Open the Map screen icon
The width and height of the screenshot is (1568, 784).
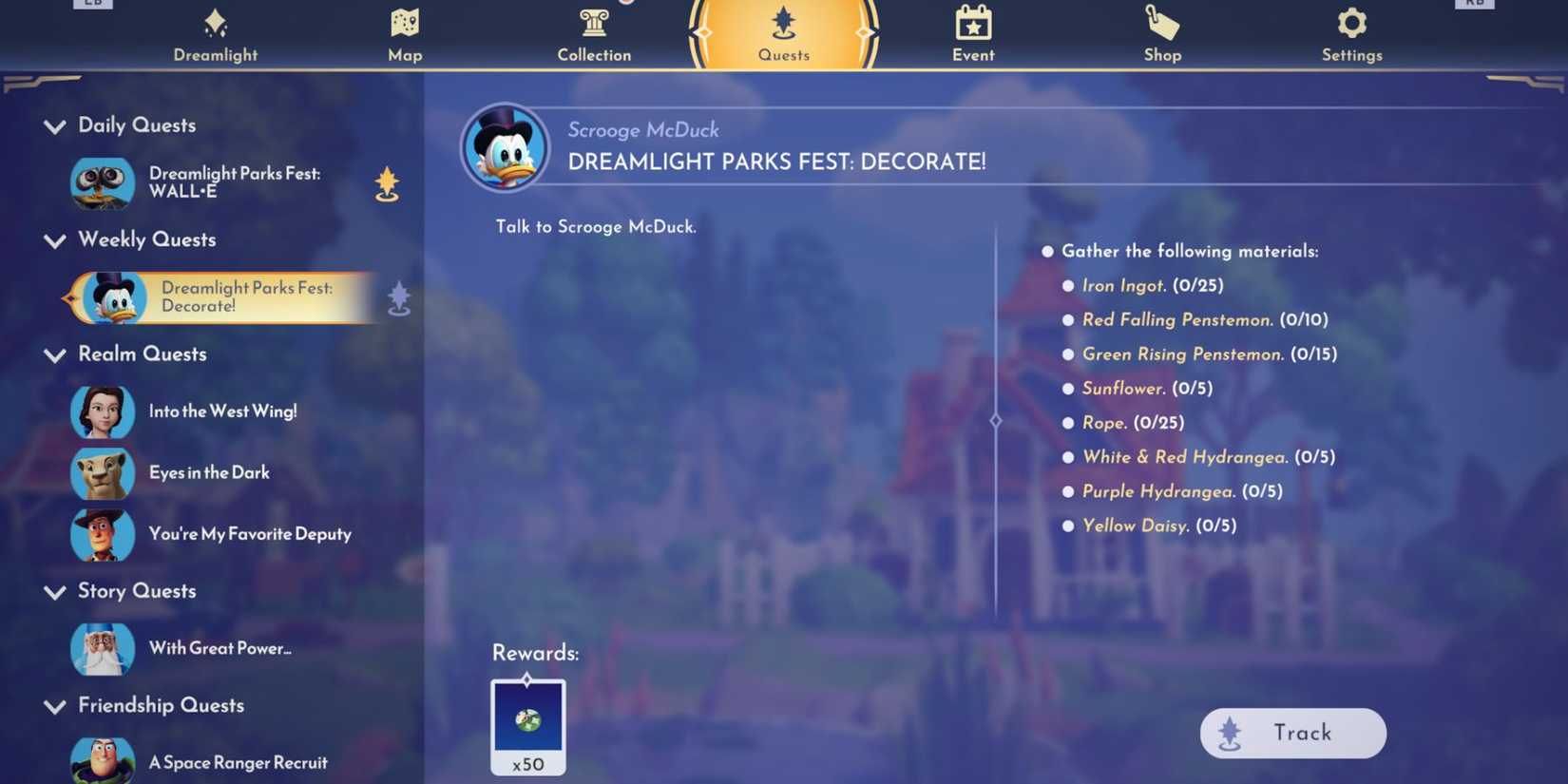tap(404, 23)
